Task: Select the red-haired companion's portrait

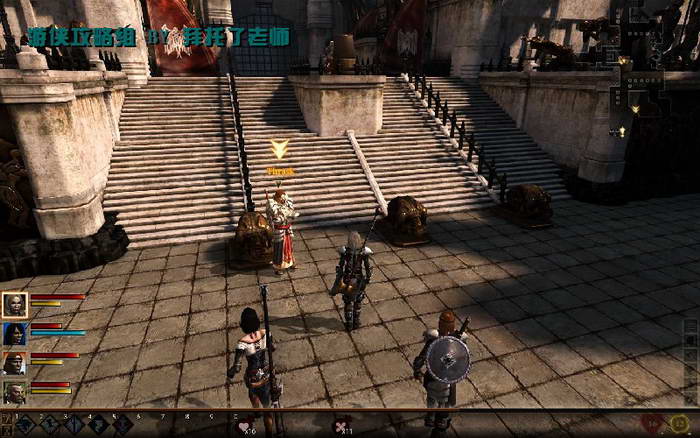Action: point(15,362)
